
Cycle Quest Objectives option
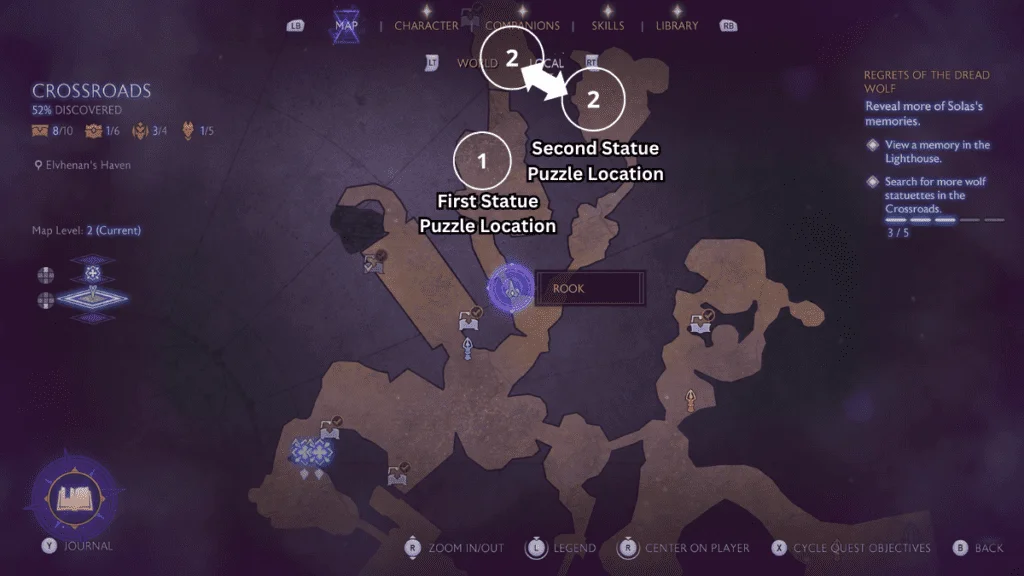(x=861, y=548)
